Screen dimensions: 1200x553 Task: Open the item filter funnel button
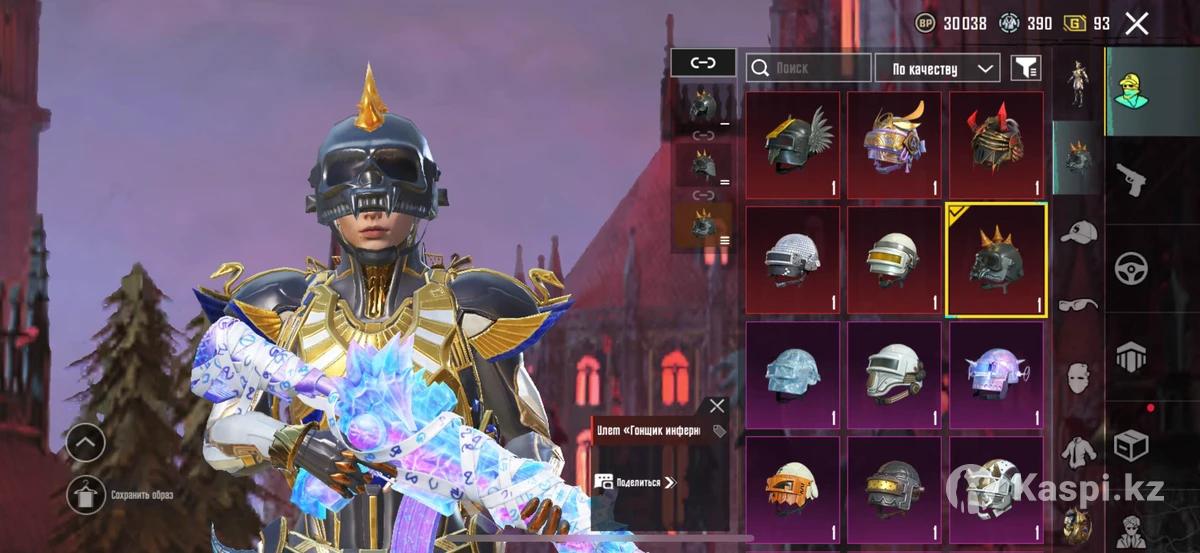pyautogui.click(x=1026, y=68)
